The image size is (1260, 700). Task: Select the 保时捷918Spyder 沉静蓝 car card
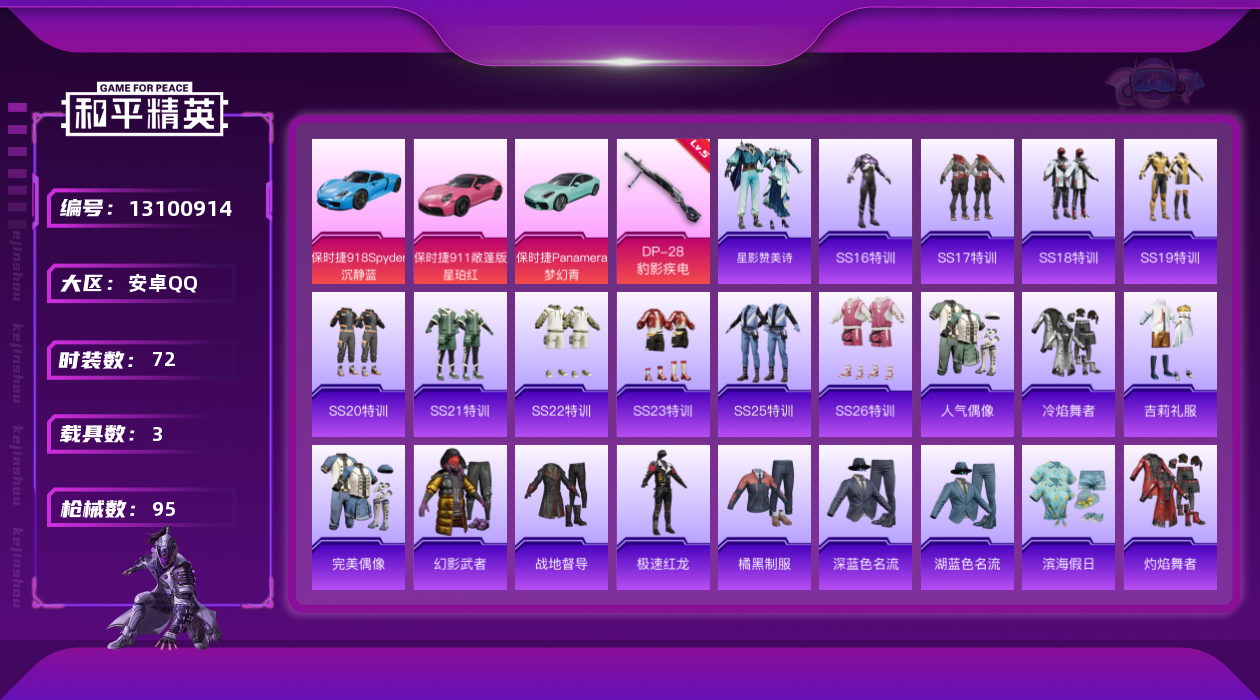point(358,211)
